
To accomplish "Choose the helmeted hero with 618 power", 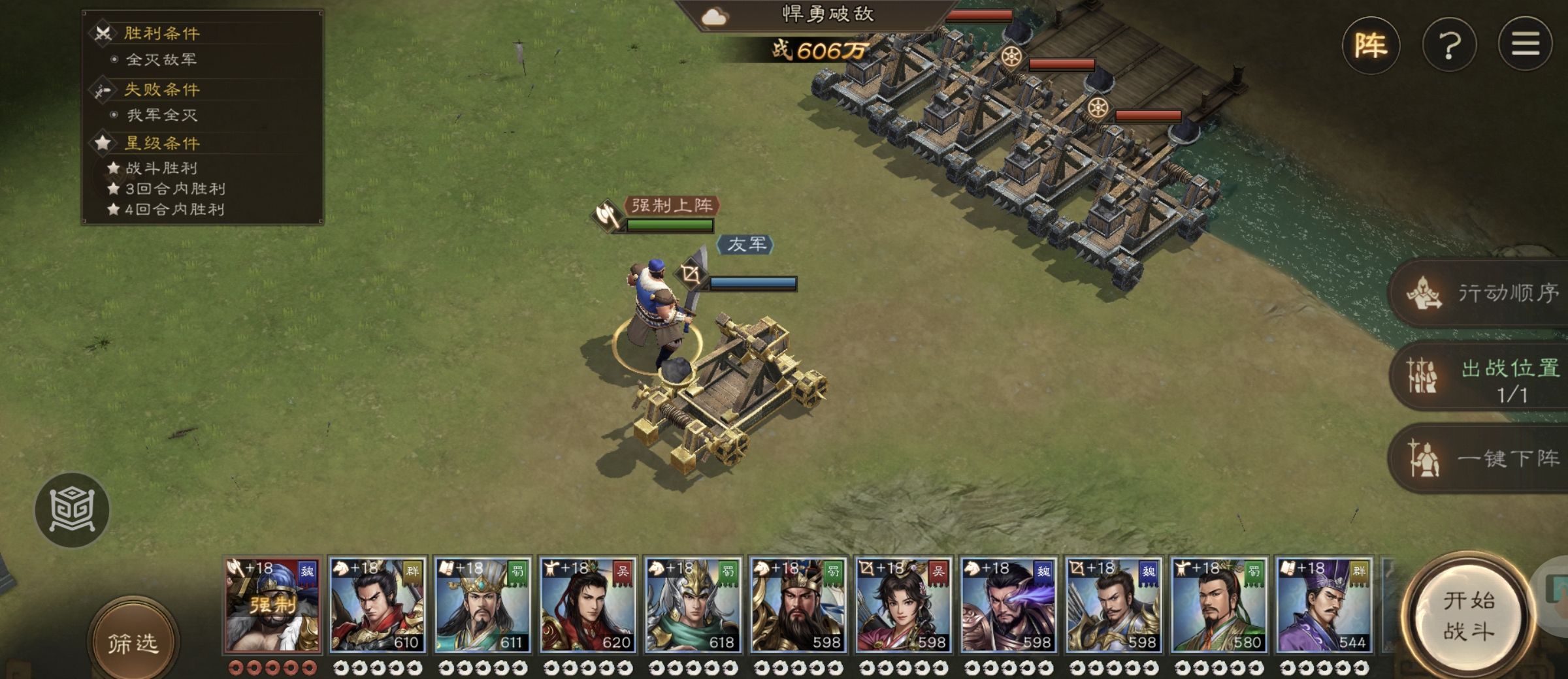I will pos(693,605).
